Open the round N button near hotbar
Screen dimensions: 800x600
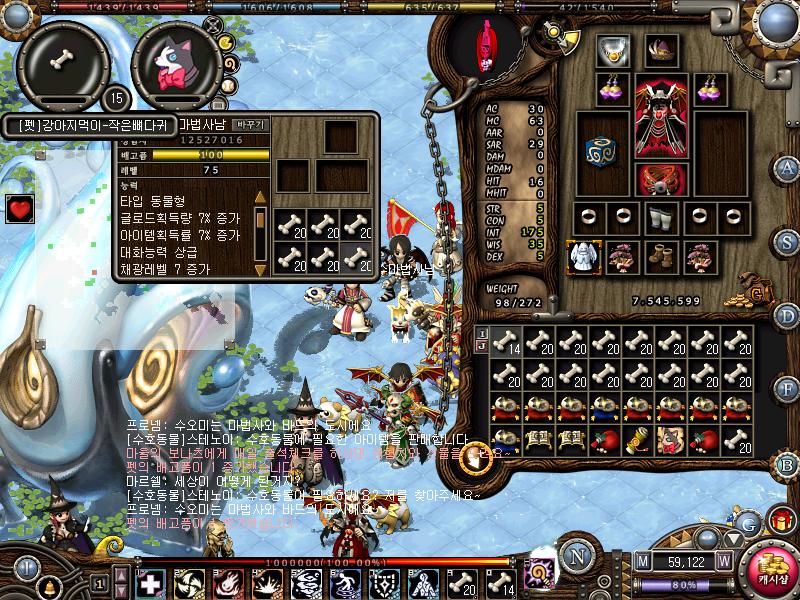click(574, 557)
